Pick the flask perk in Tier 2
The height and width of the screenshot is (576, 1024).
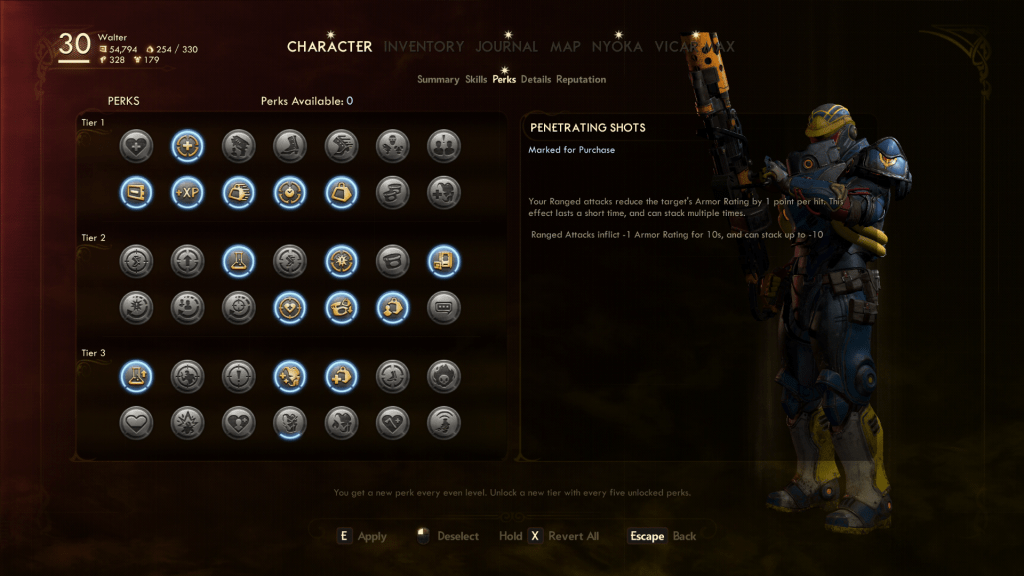(x=238, y=262)
